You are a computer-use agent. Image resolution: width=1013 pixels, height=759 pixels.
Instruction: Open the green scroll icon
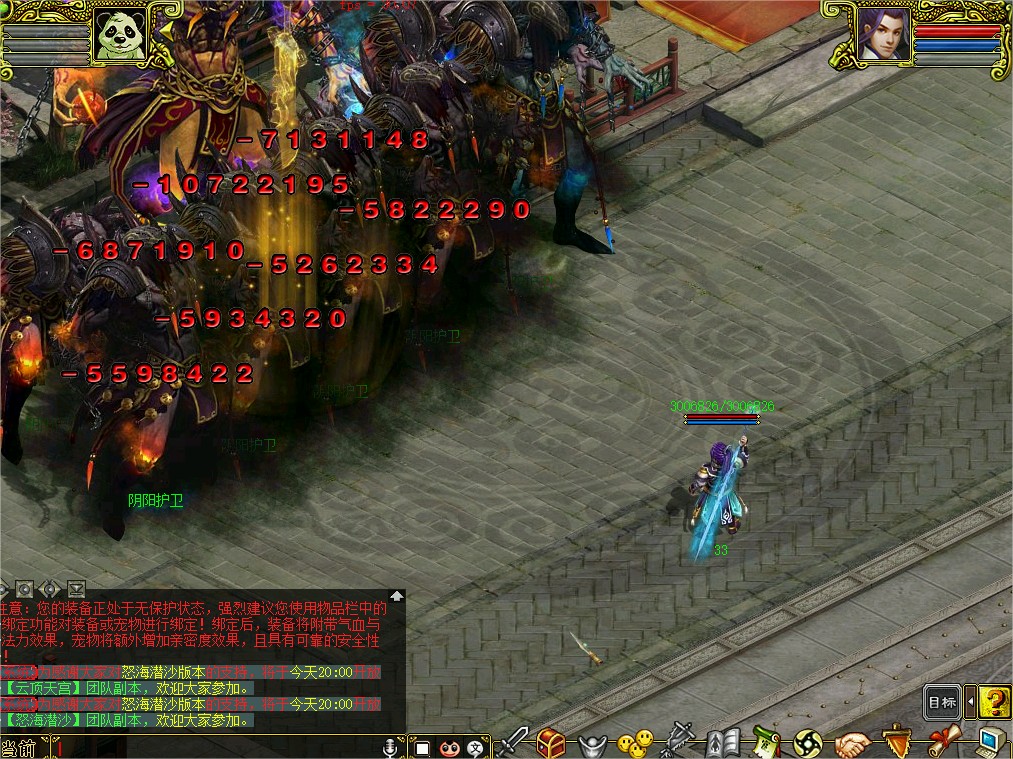[766, 743]
